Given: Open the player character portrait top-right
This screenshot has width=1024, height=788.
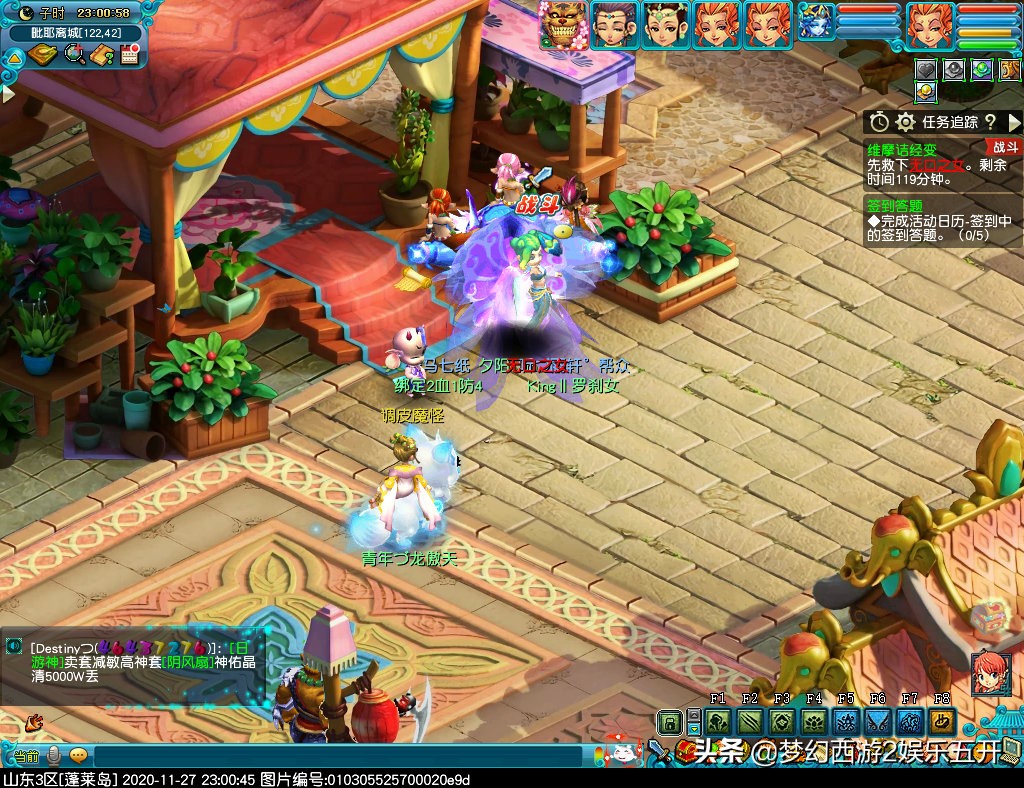Looking at the screenshot, I should point(930,25).
